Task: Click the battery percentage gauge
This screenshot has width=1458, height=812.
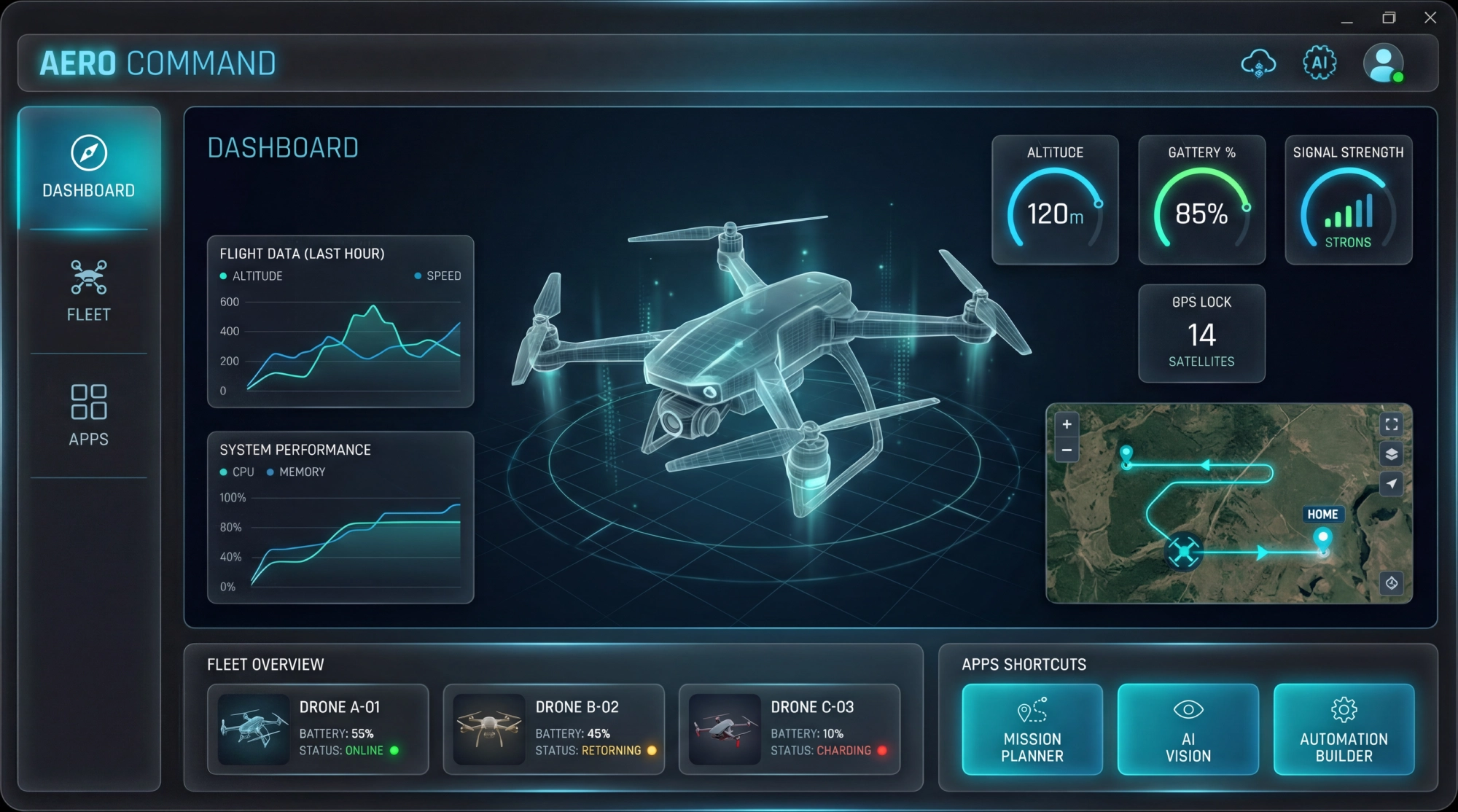Action: [x=1201, y=200]
